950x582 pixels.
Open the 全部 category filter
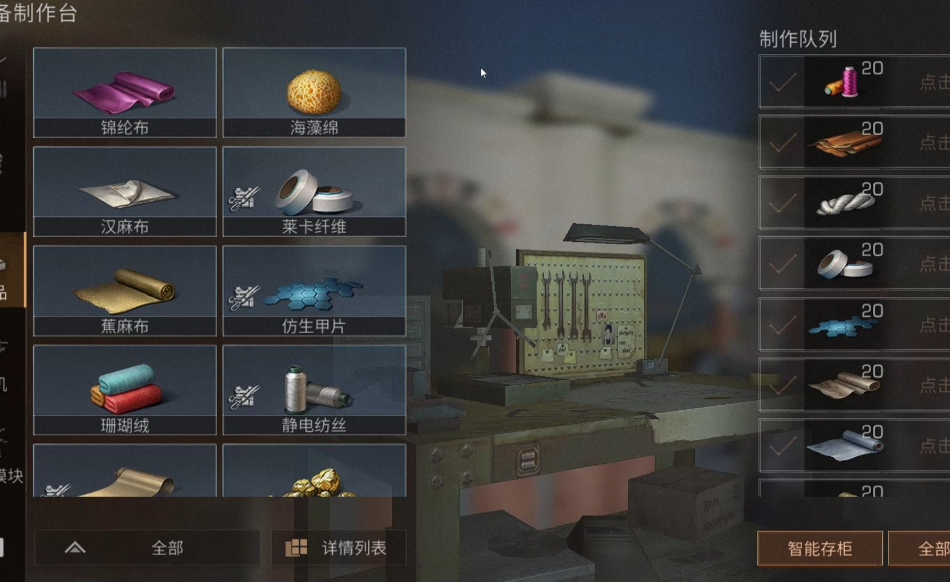(x=147, y=548)
